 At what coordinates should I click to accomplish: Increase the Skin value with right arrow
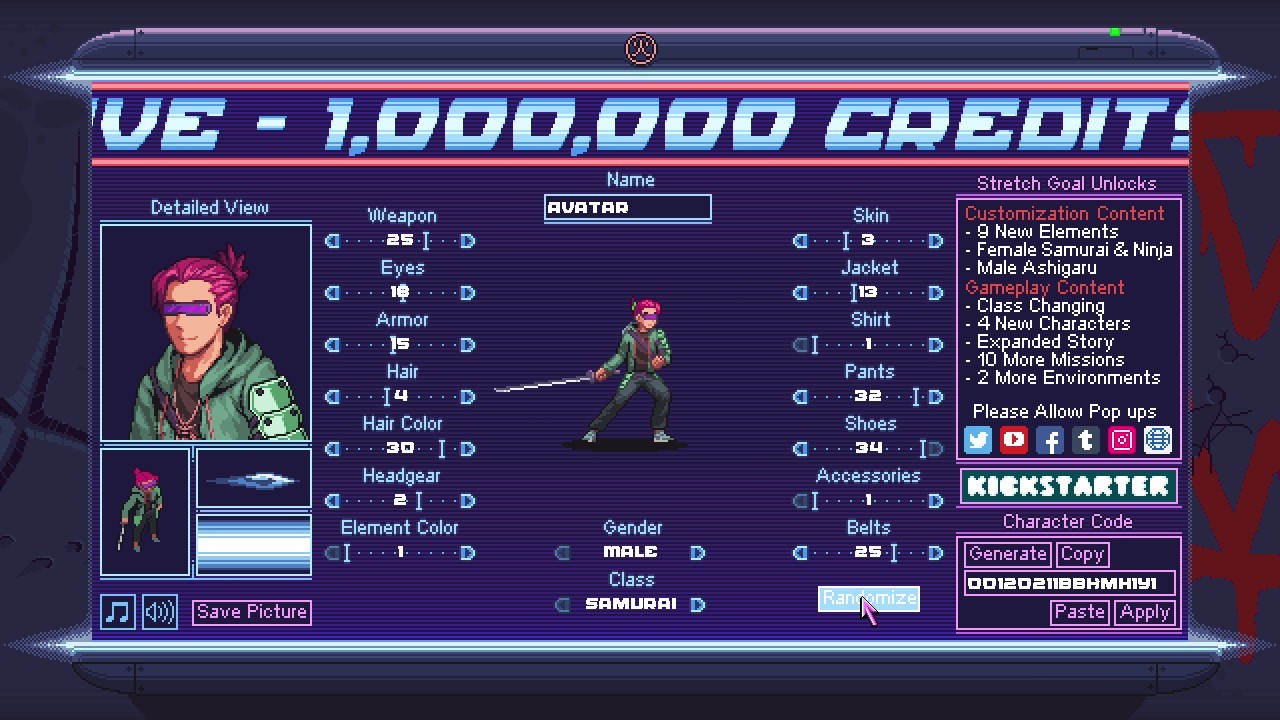coord(935,241)
